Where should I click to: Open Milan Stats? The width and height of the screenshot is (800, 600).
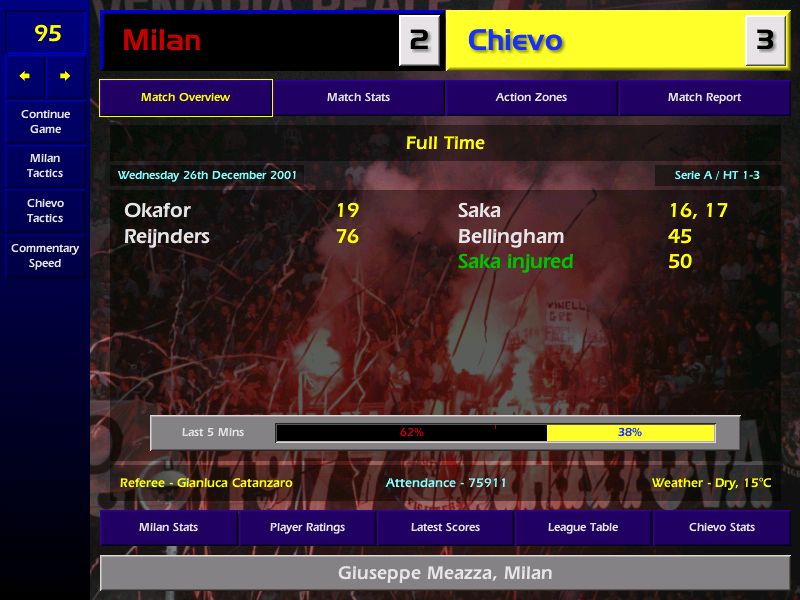[168, 527]
